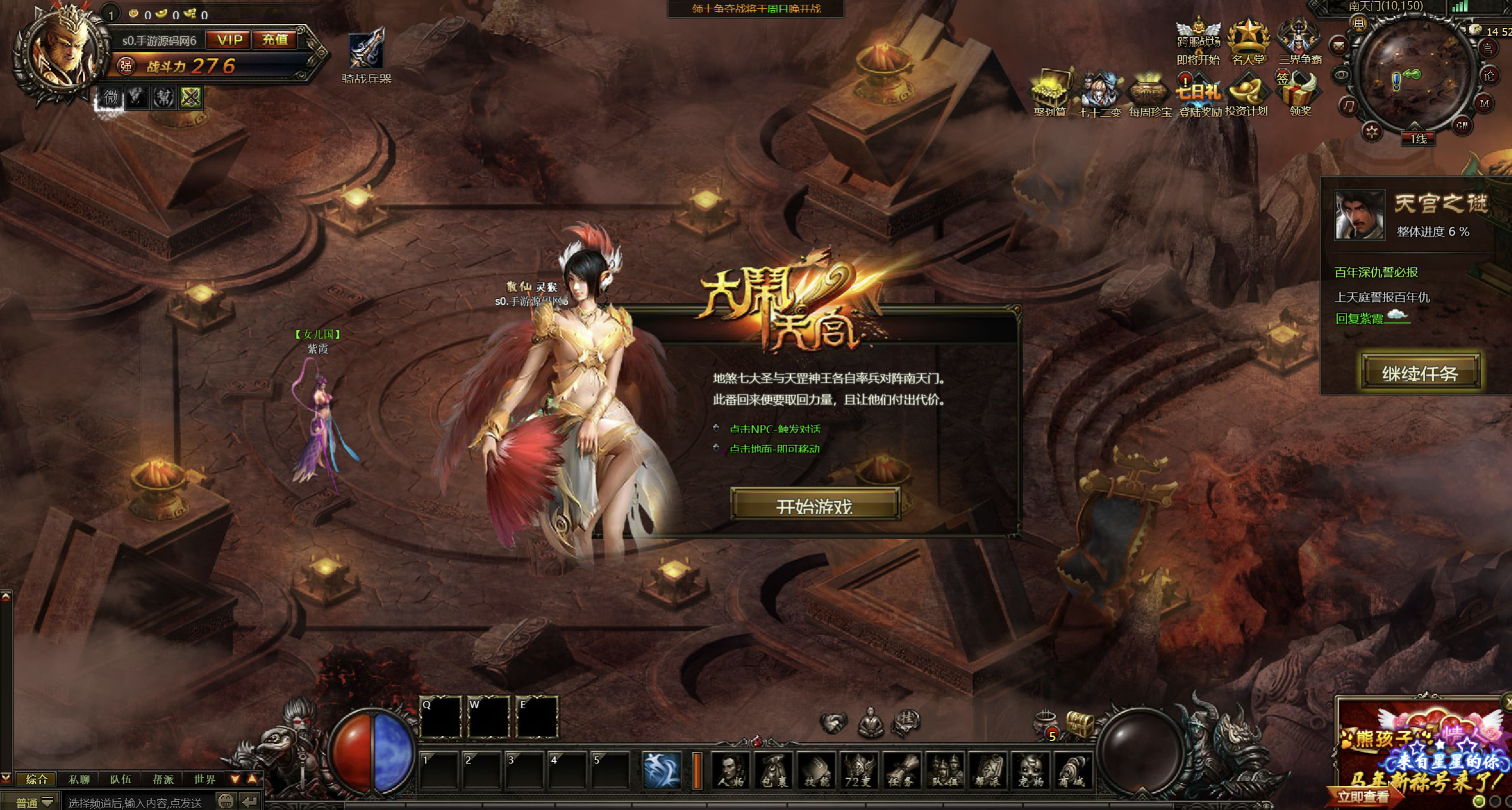
Task: Continue the quest via 继续任务
Action: coord(1420,373)
